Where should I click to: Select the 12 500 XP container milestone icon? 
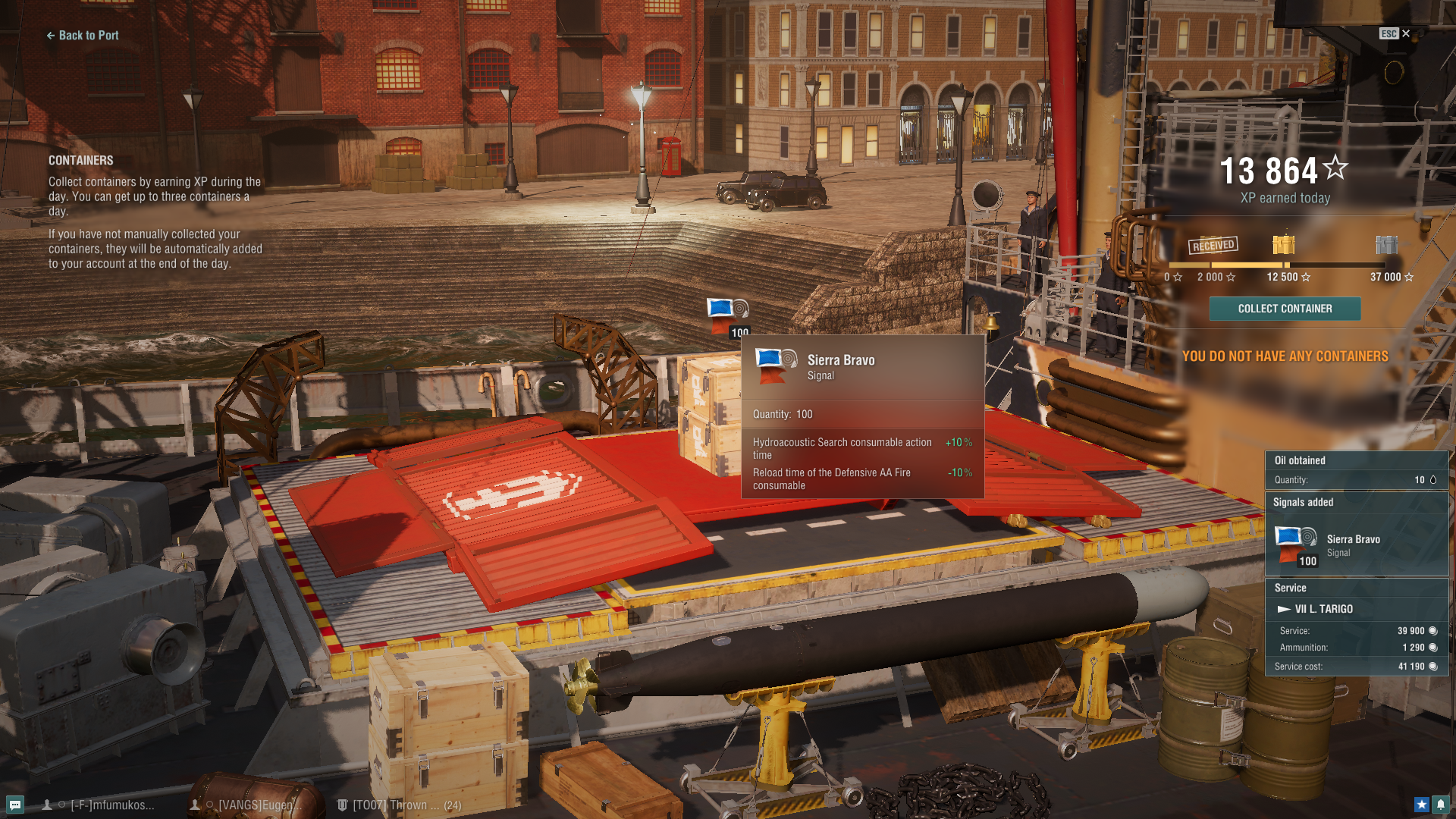click(x=1284, y=245)
